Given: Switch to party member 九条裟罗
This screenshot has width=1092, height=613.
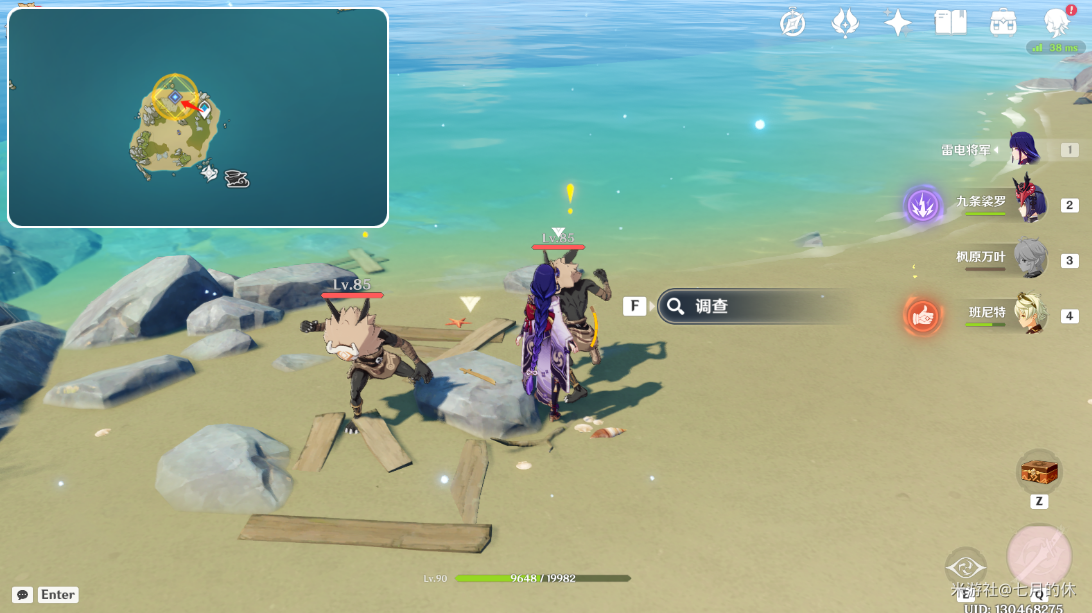Looking at the screenshot, I should point(1028,203).
